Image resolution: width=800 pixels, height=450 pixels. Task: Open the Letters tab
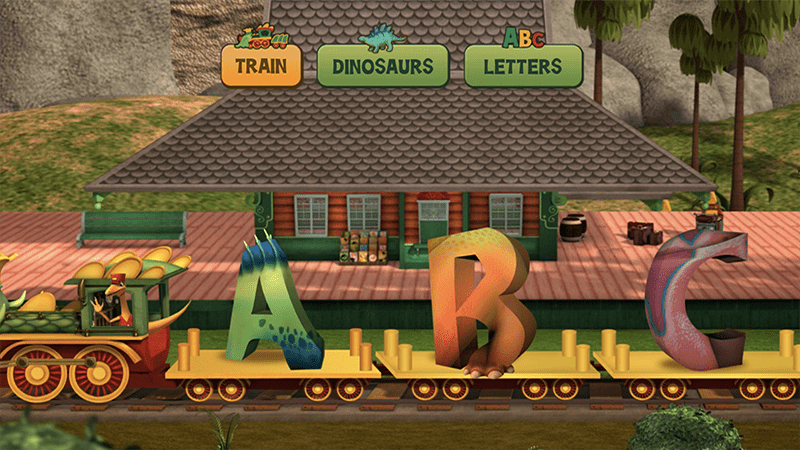click(523, 66)
